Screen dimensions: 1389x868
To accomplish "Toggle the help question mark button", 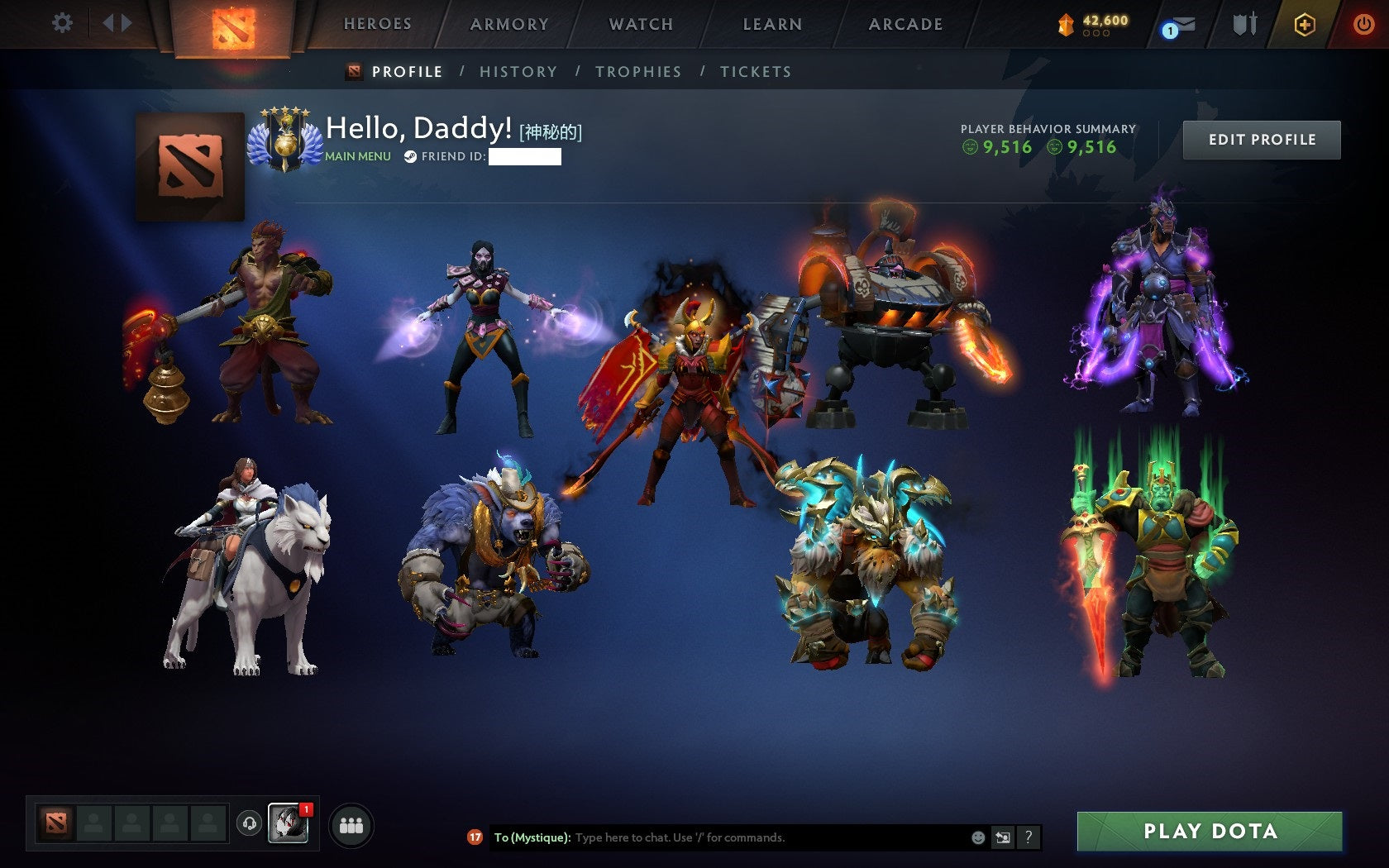I will 1027,837.
